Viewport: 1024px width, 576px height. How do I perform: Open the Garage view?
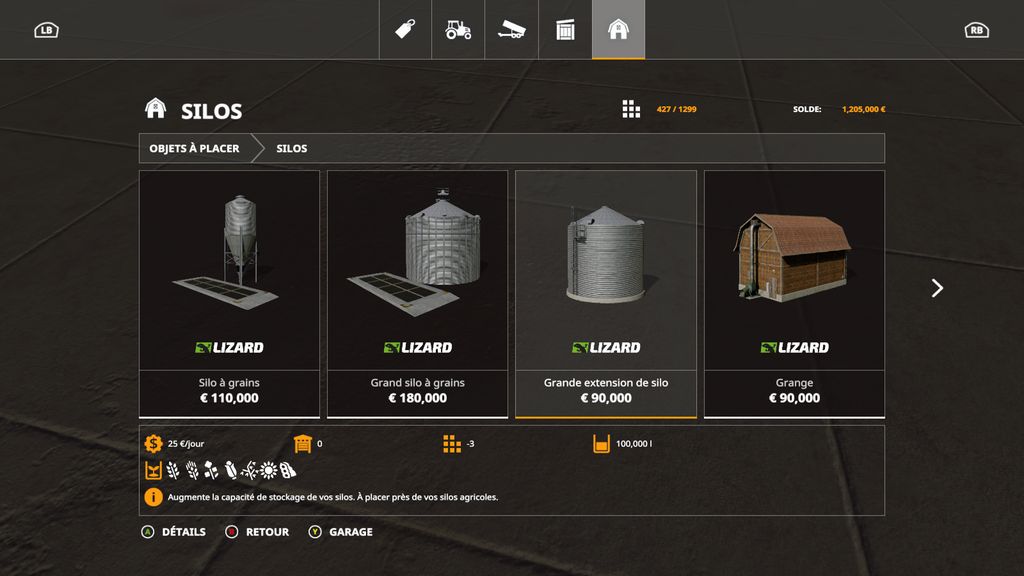tap(341, 532)
